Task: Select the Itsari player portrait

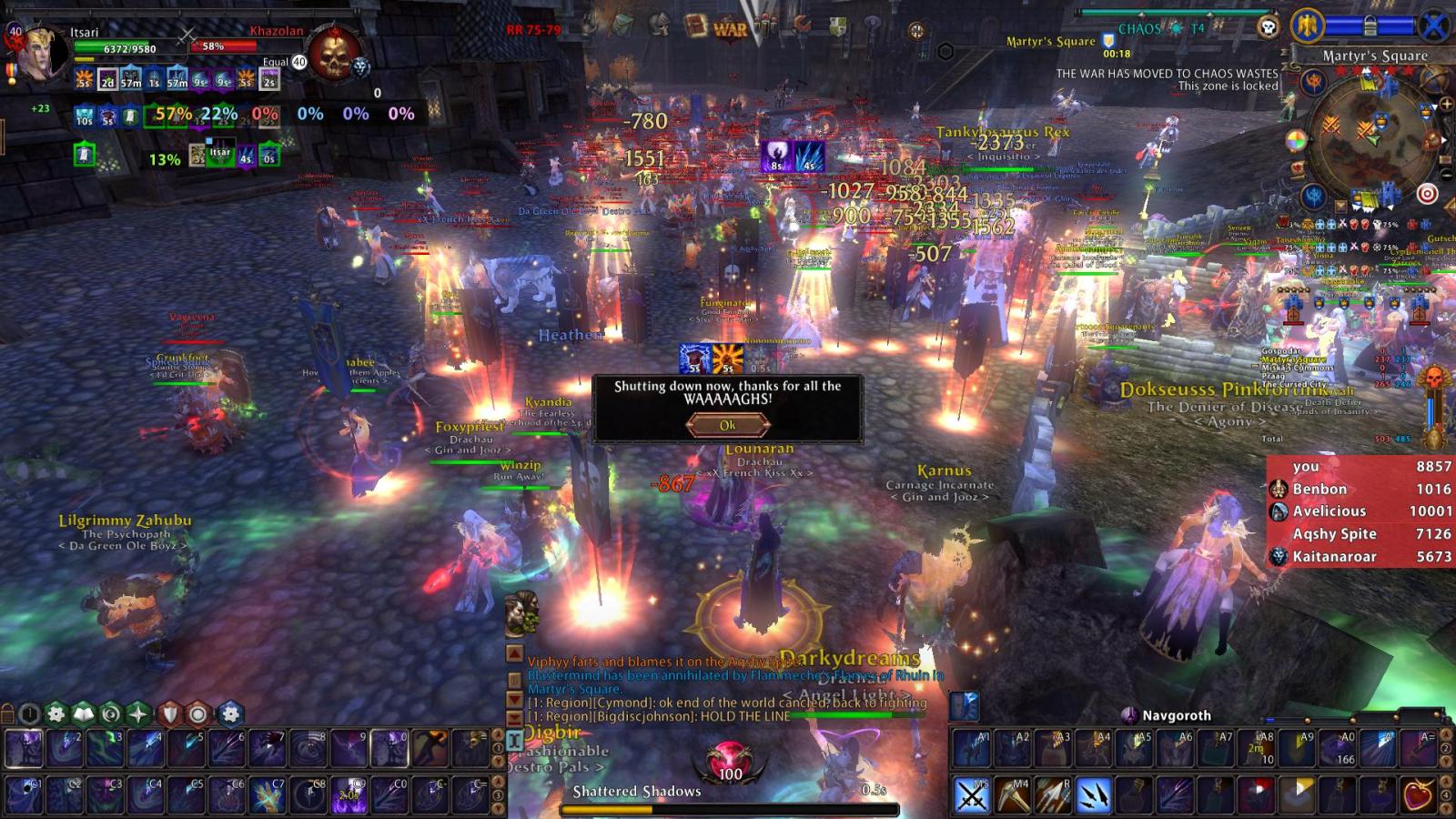Action: pos(41,55)
